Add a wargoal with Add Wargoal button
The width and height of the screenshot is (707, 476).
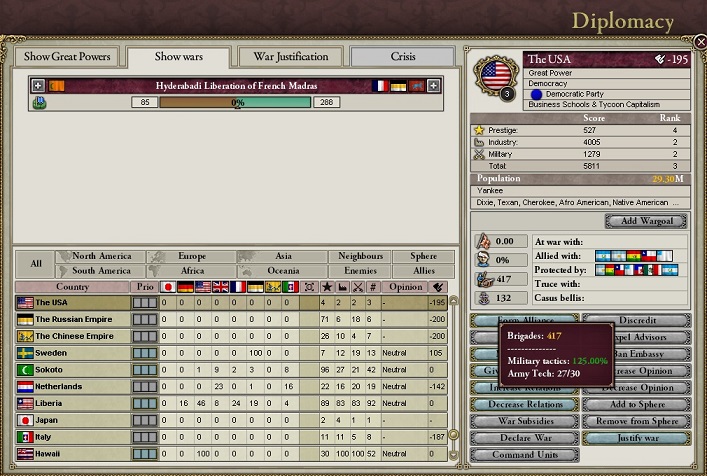pyautogui.click(x=645, y=220)
